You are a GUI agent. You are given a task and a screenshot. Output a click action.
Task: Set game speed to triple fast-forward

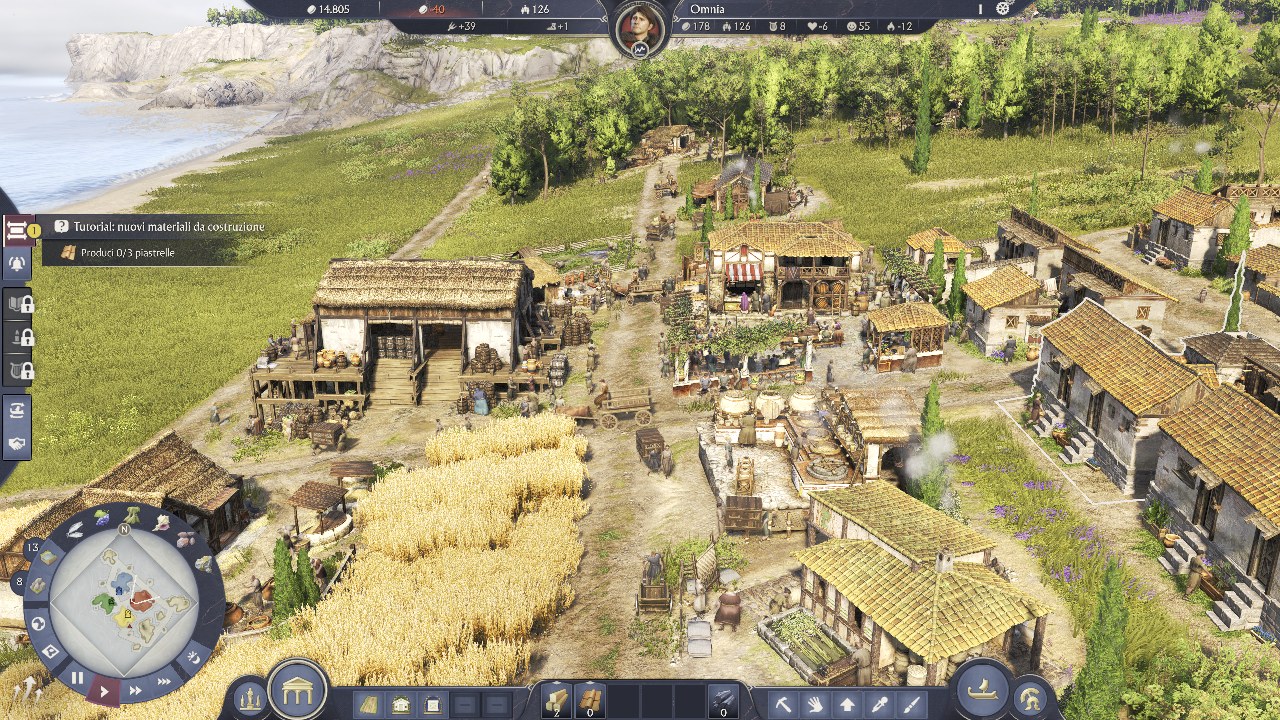pos(164,681)
